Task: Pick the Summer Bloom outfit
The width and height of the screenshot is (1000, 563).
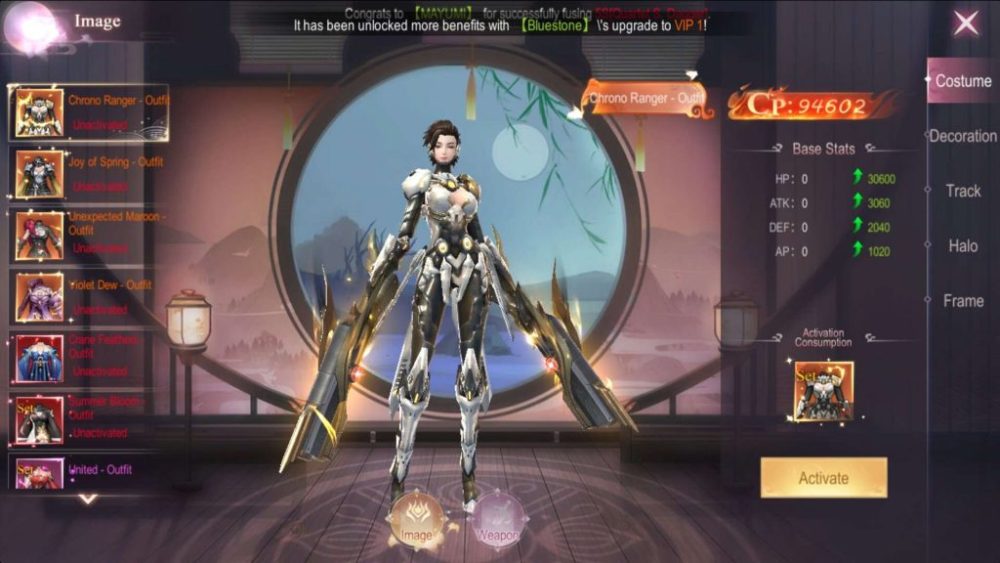Action: pyautogui.click(x=88, y=420)
